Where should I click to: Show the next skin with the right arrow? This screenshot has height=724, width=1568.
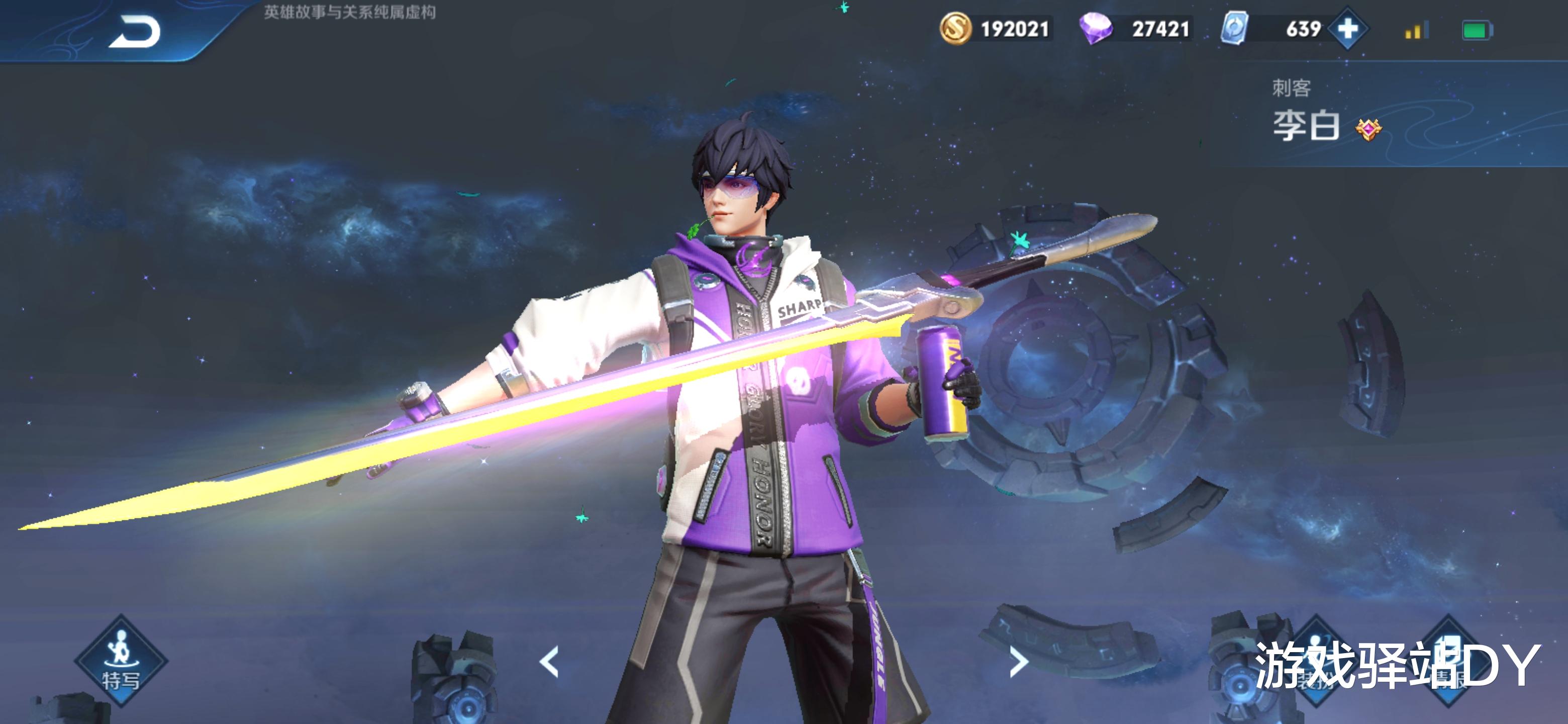pos(1018,662)
